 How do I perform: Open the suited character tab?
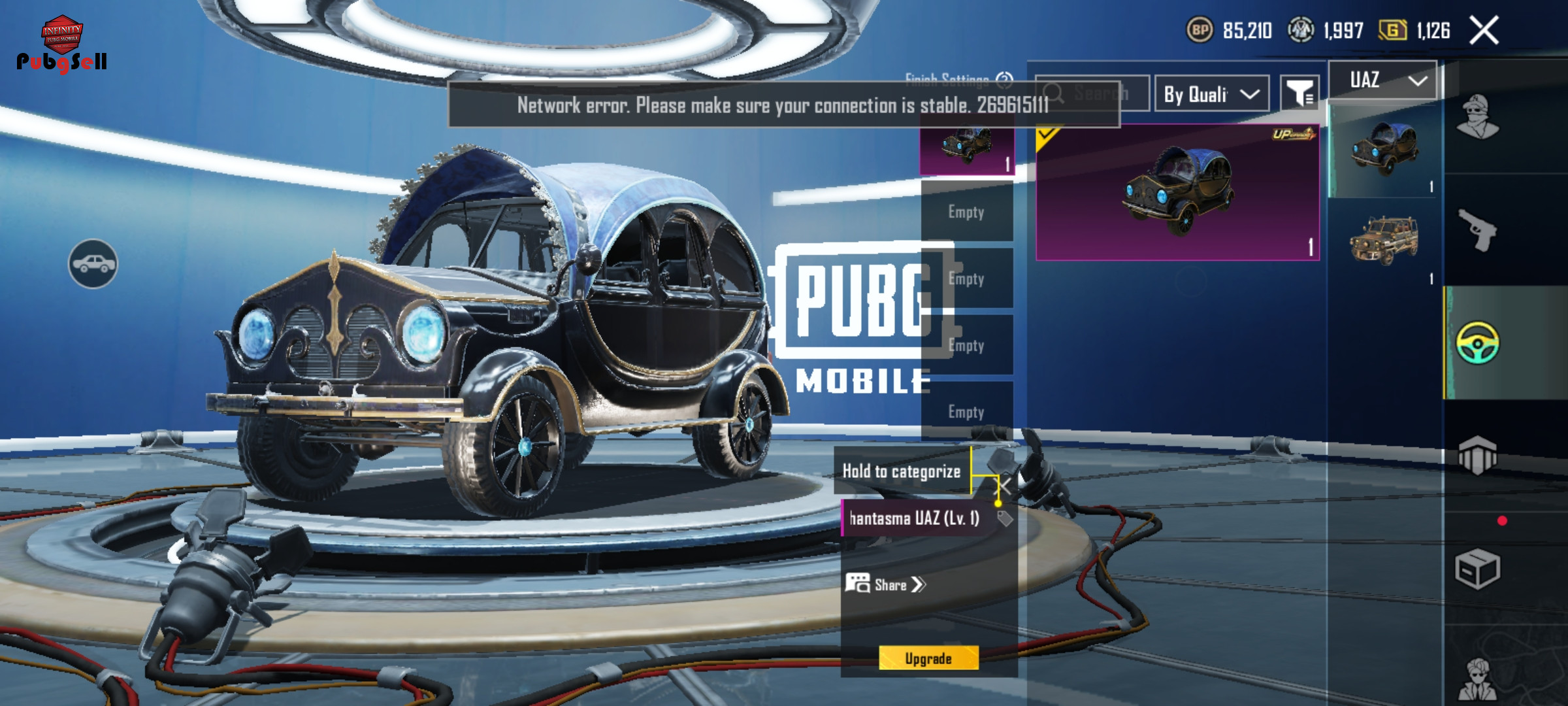(x=1478, y=680)
